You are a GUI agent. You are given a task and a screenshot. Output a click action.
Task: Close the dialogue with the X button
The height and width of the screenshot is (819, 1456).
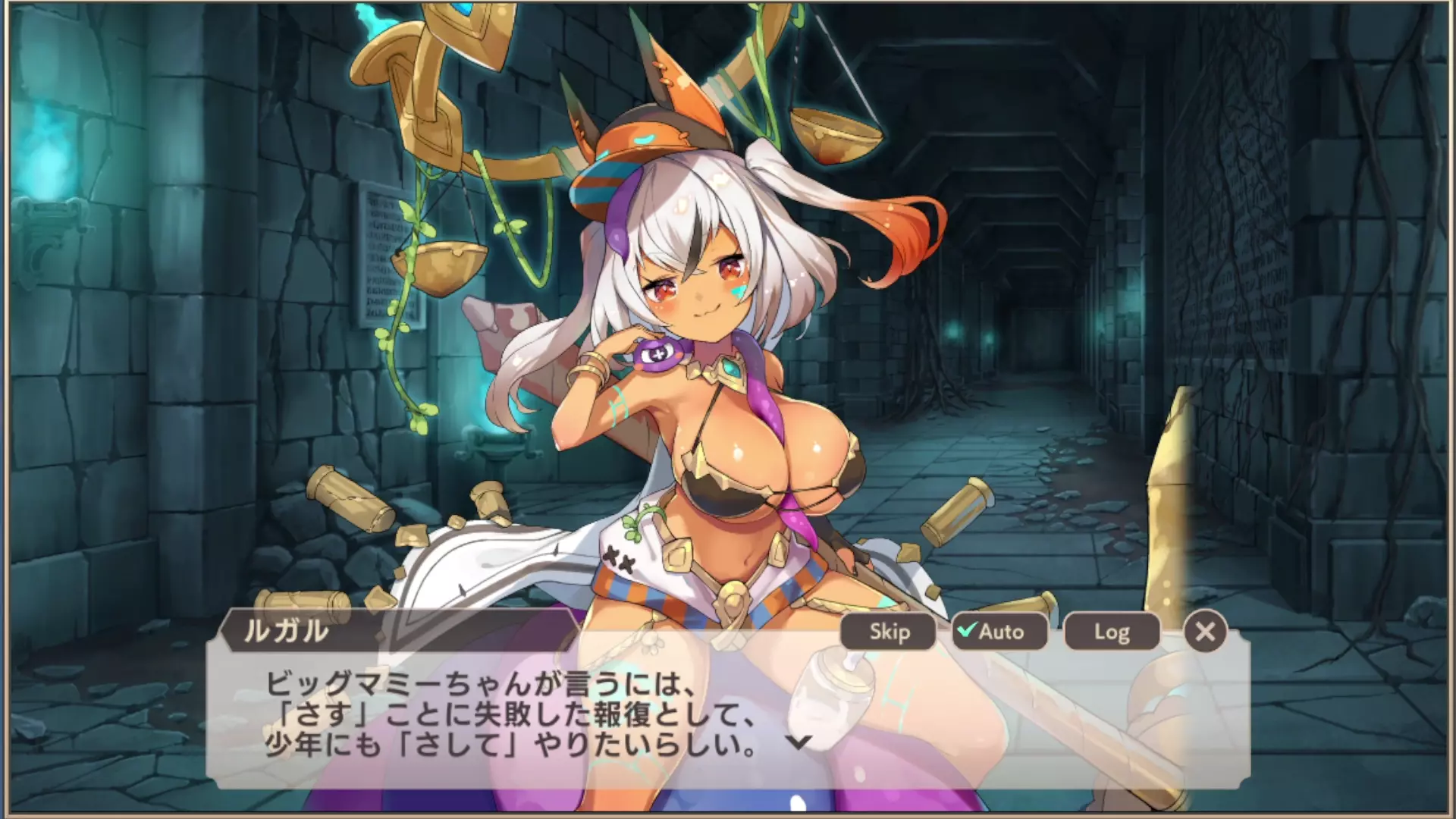pyautogui.click(x=1204, y=631)
